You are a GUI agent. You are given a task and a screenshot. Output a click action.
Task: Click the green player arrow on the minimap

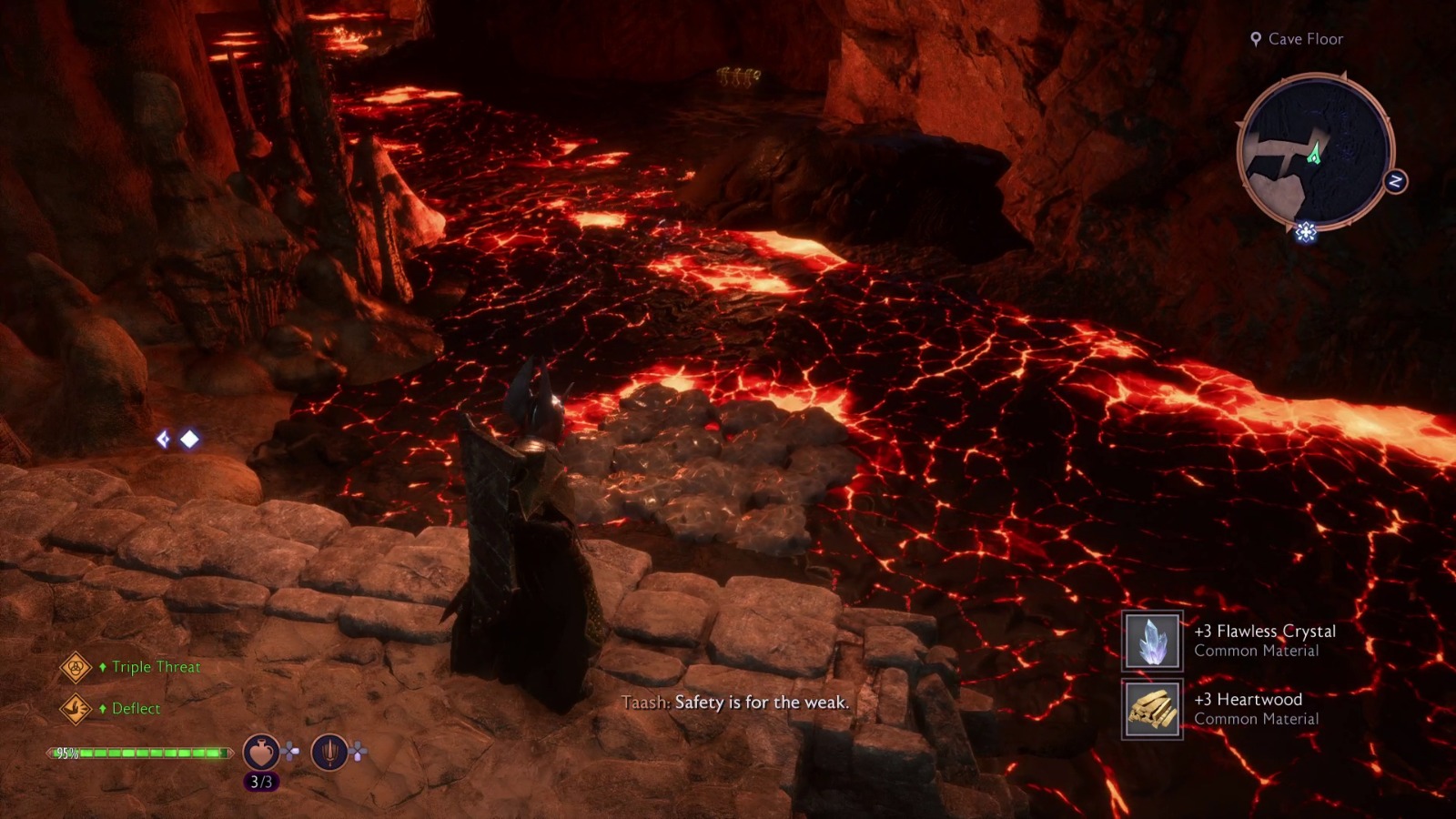[1313, 155]
